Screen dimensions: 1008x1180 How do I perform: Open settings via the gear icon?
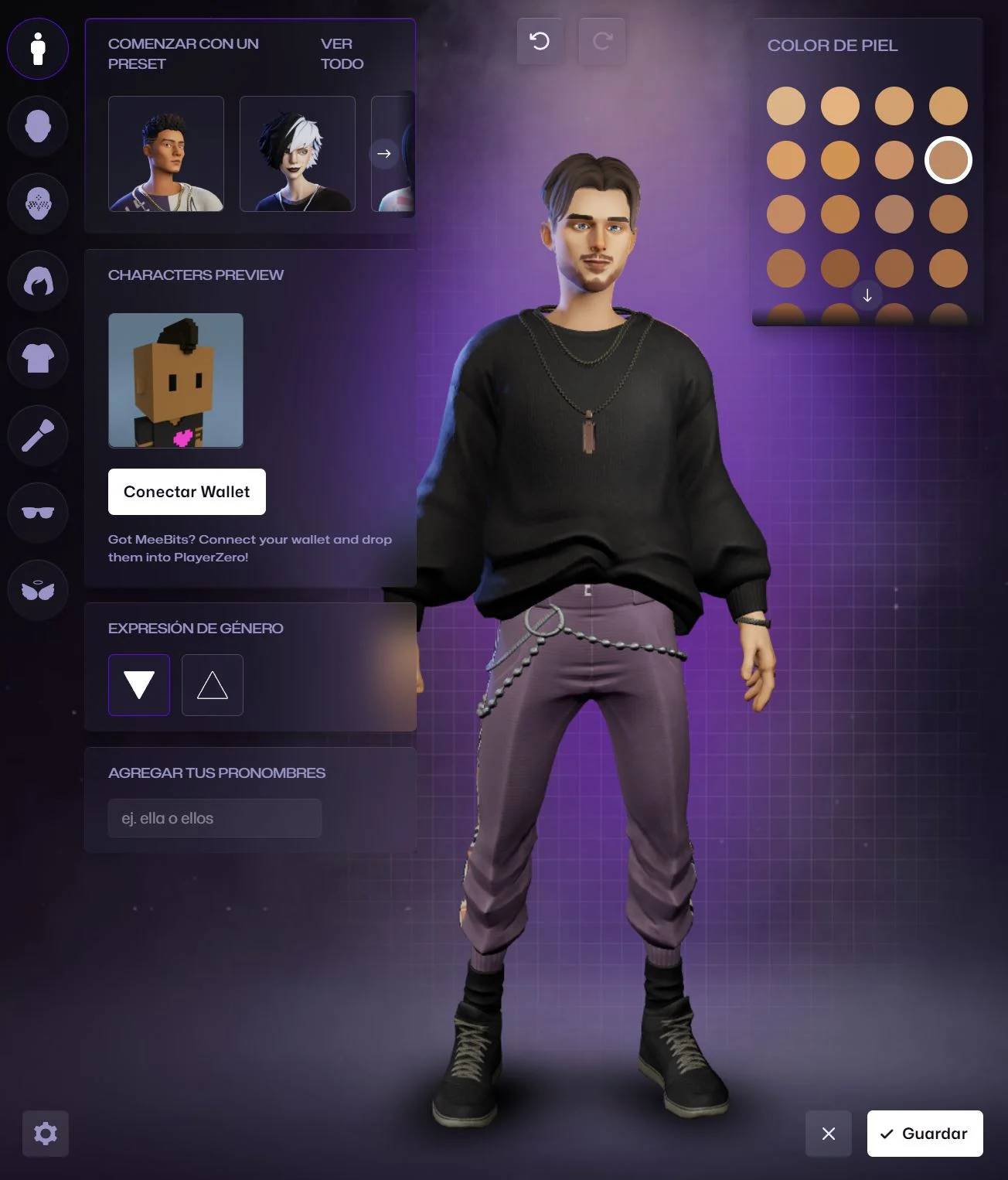pyautogui.click(x=46, y=1134)
